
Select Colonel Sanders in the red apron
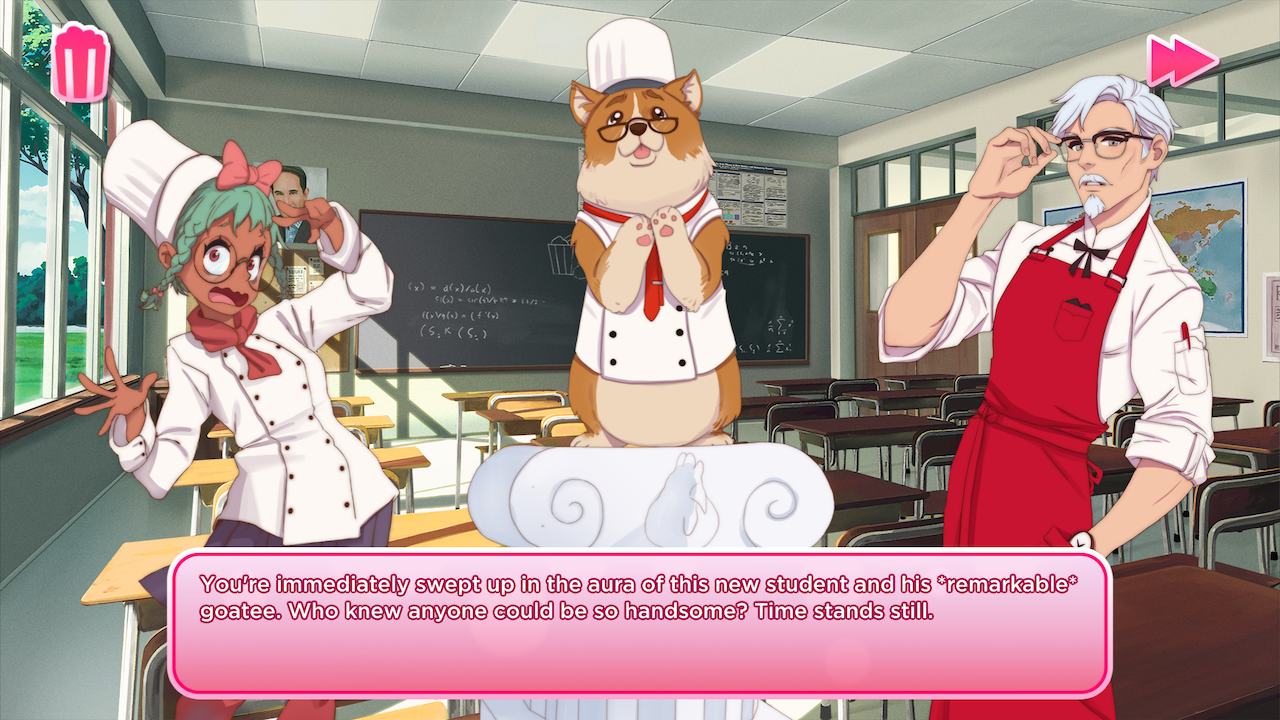coord(1060,330)
